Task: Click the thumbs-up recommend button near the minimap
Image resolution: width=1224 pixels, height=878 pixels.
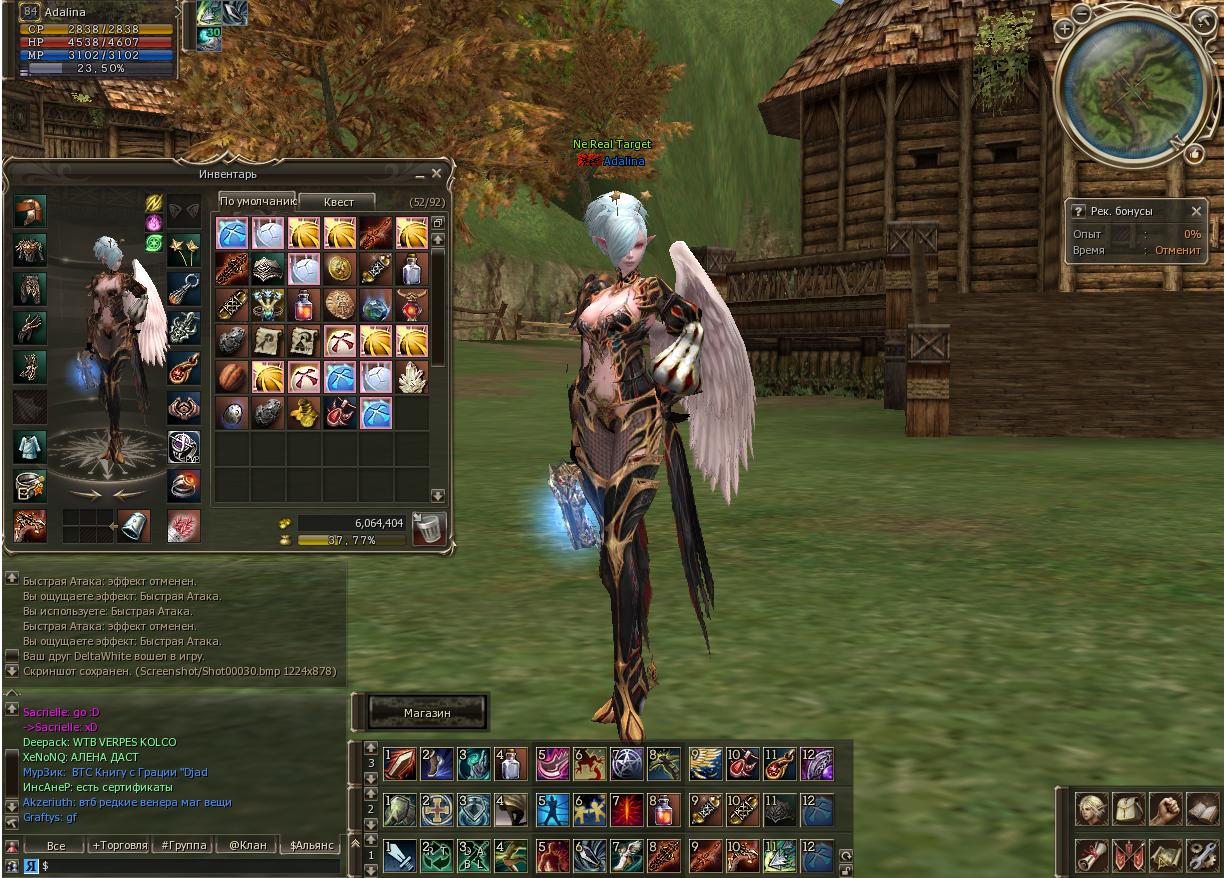Action: (x=1194, y=153)
